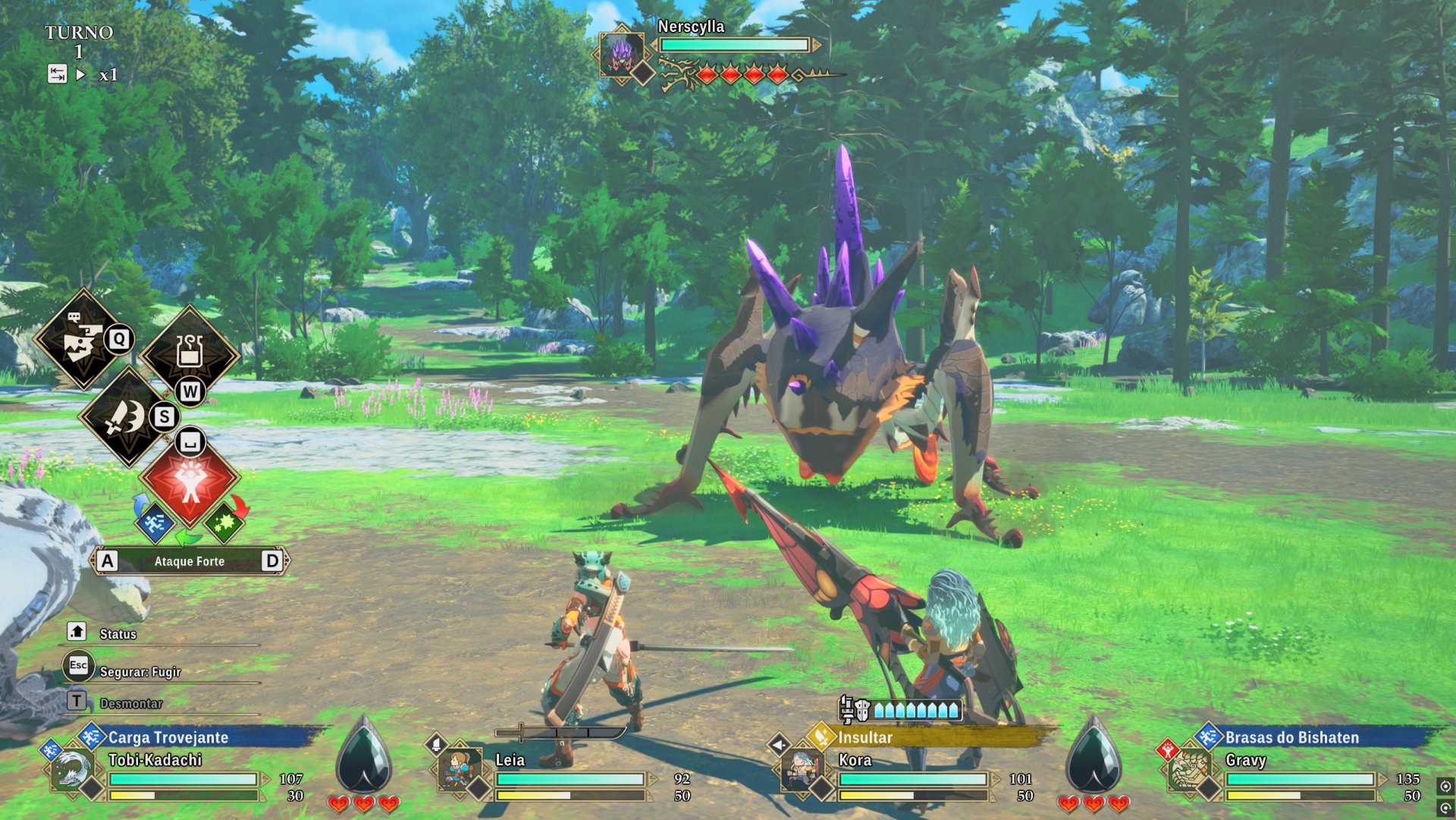The image size is (1456, 820).
Task: Click Kora's character portrait
Action: pos(802,771)
